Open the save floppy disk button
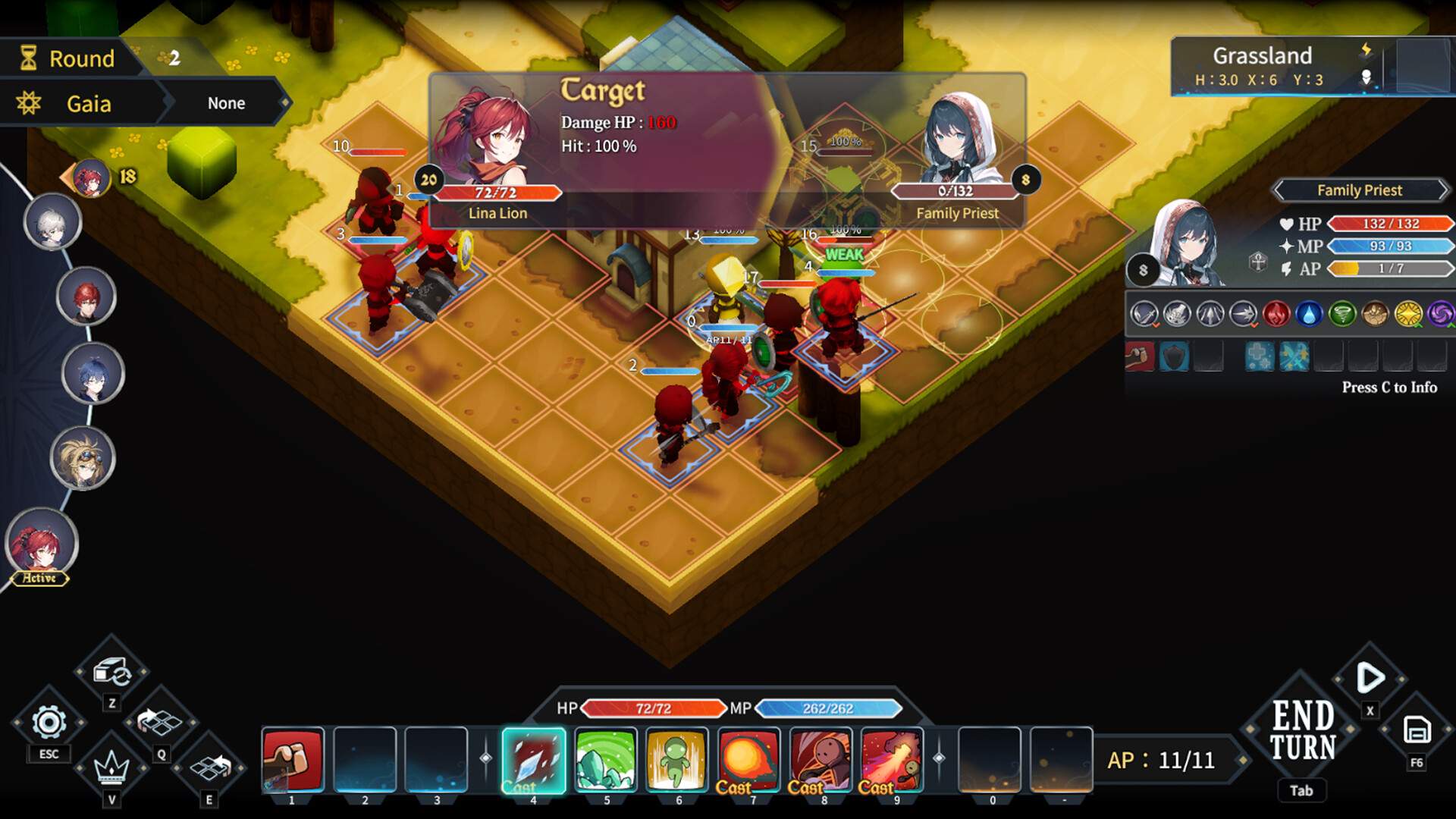The width and height of the screenshot is (1456, 819). (1417, 730)
